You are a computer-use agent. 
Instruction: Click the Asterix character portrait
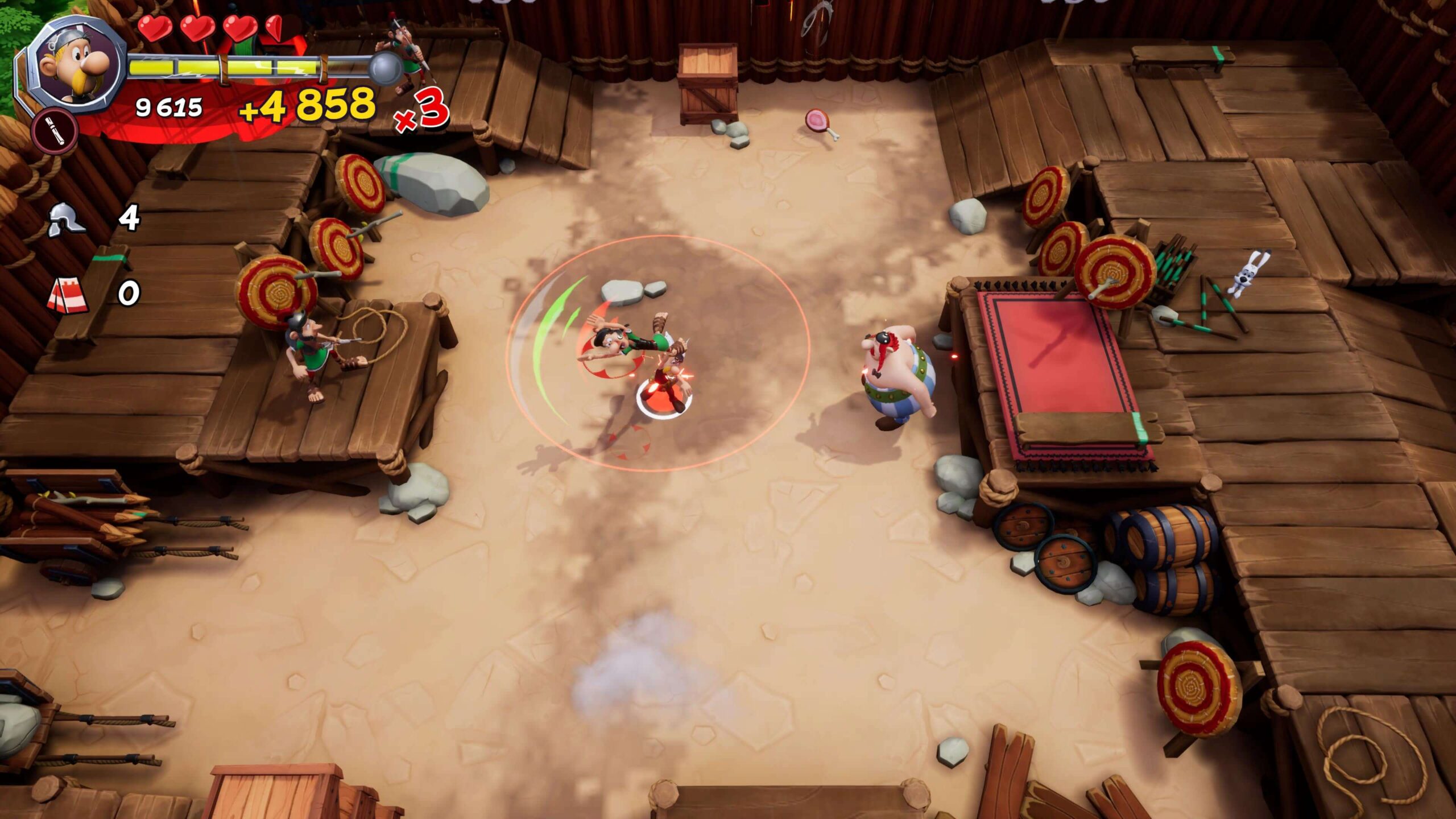coord(78,64)
